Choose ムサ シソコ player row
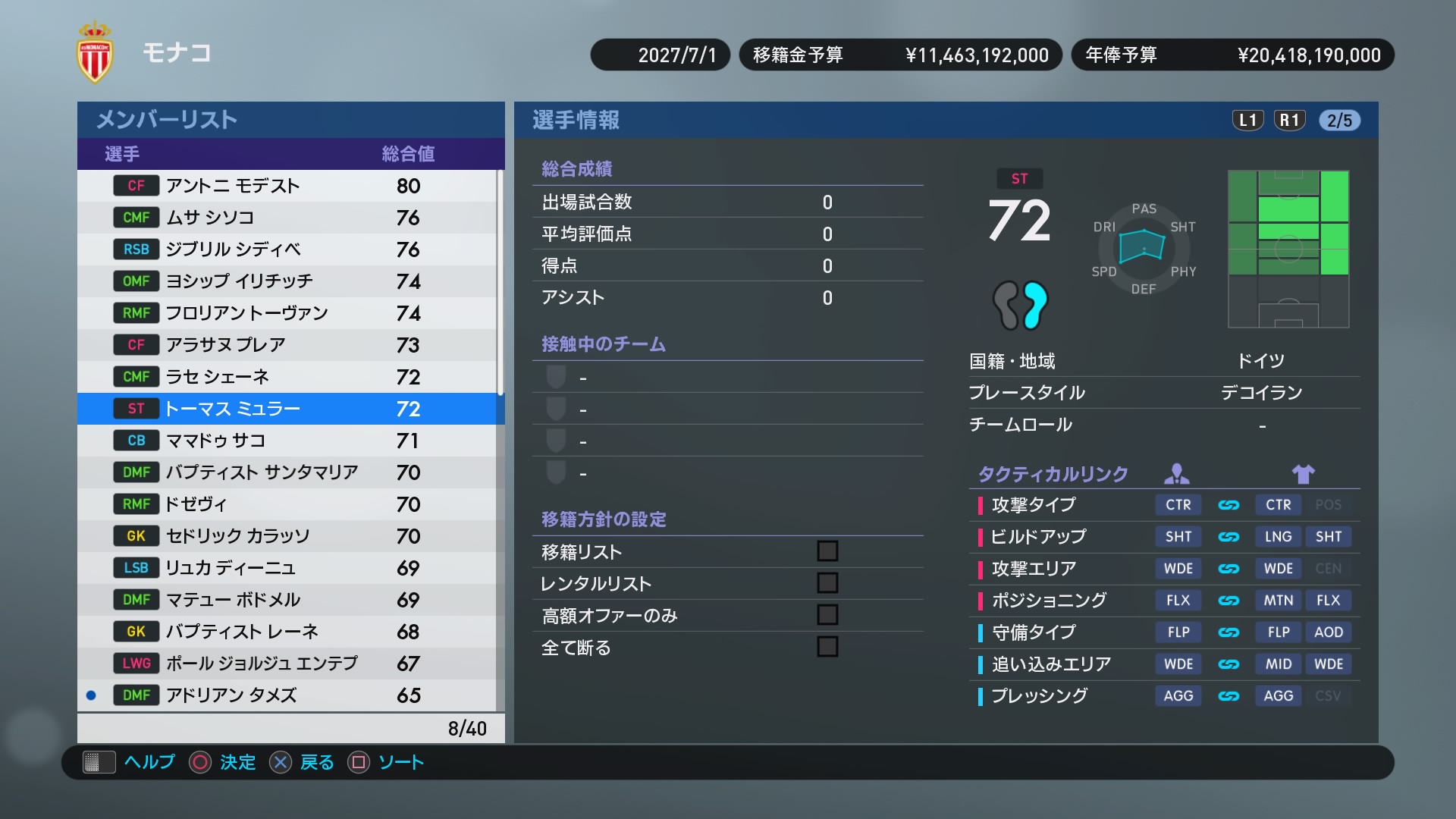1456x819 pixels. coord(288,218)
